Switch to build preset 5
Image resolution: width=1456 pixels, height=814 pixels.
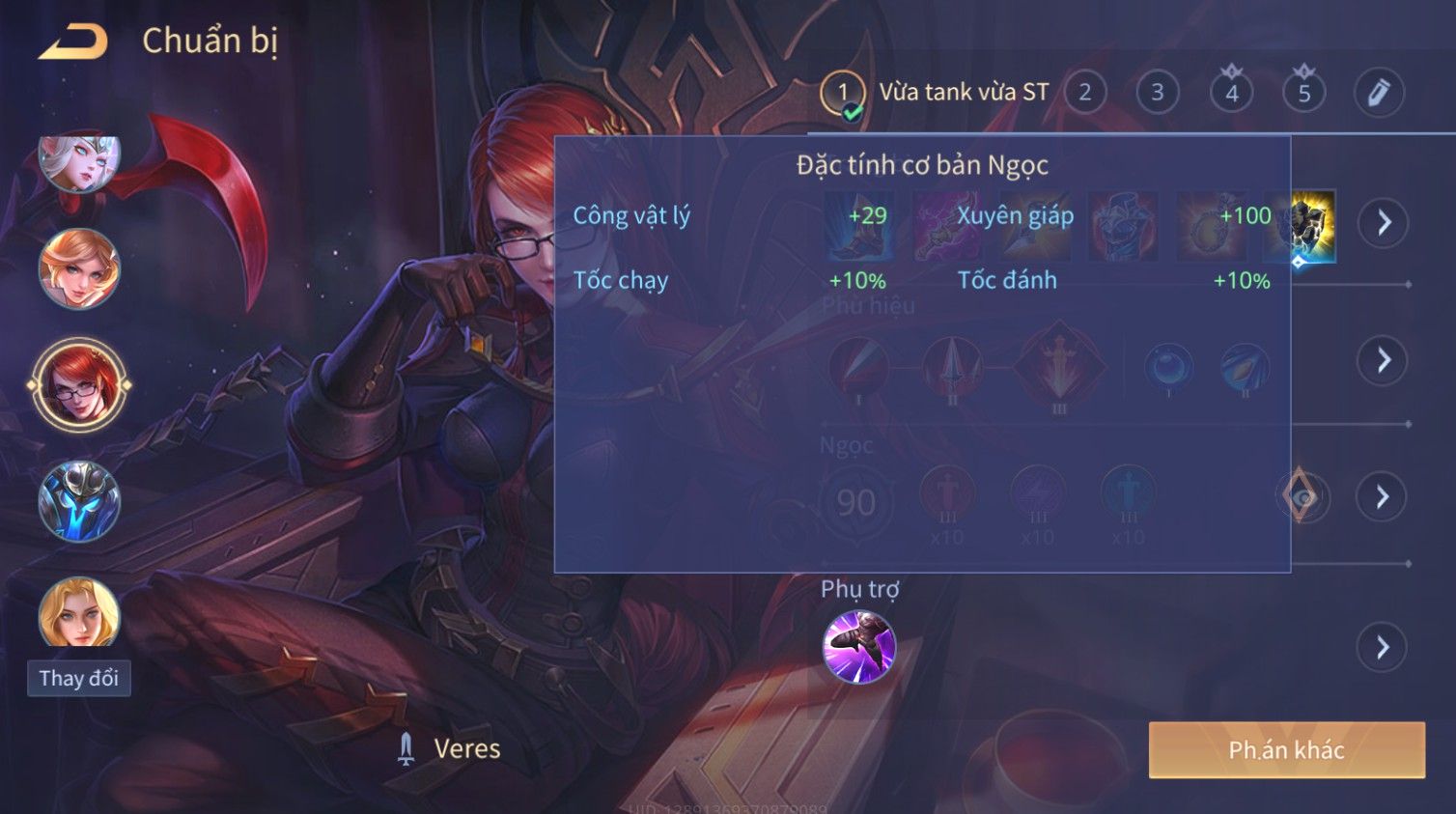(x=1303, y=93)
